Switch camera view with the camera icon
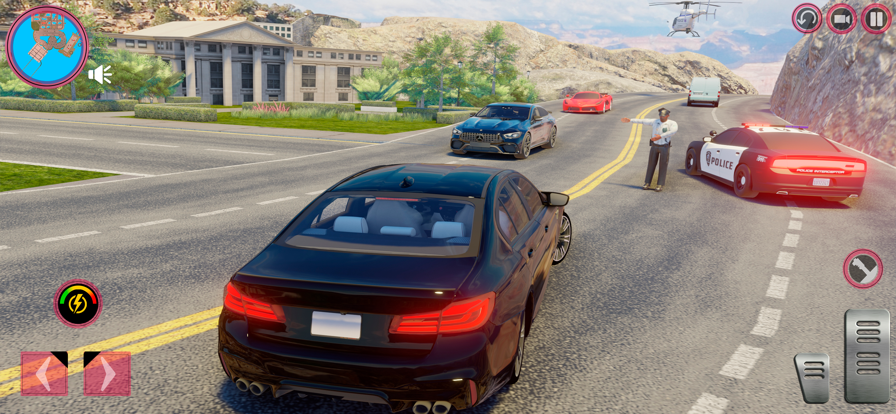 (x=841, y=18)
